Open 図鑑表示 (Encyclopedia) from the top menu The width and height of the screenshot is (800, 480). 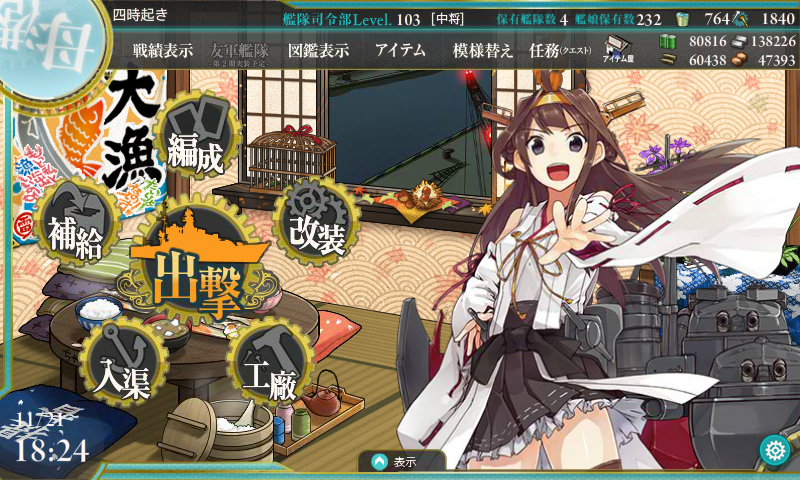[x=317, y=50]
